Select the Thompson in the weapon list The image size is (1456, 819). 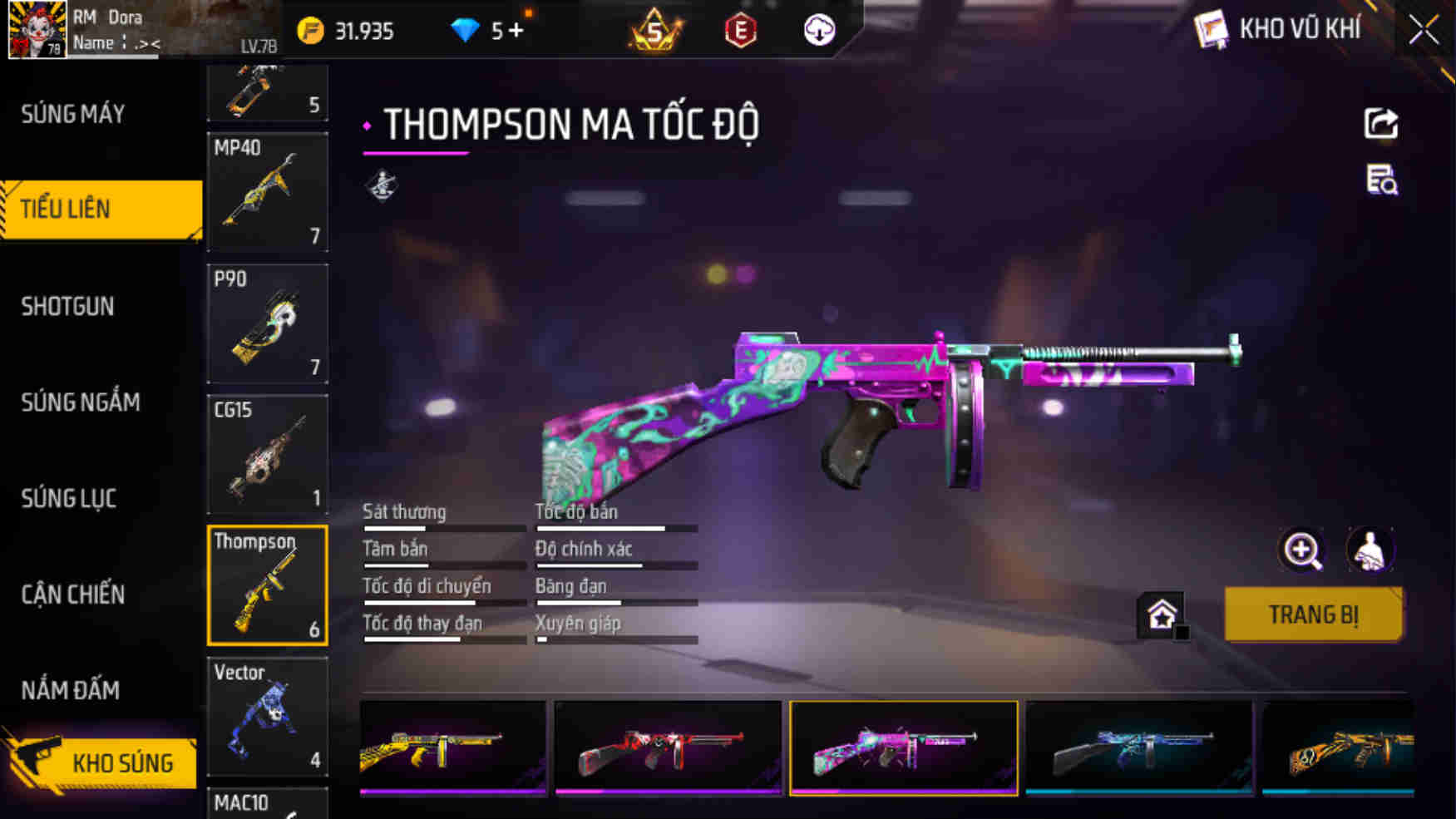[267, 585]
